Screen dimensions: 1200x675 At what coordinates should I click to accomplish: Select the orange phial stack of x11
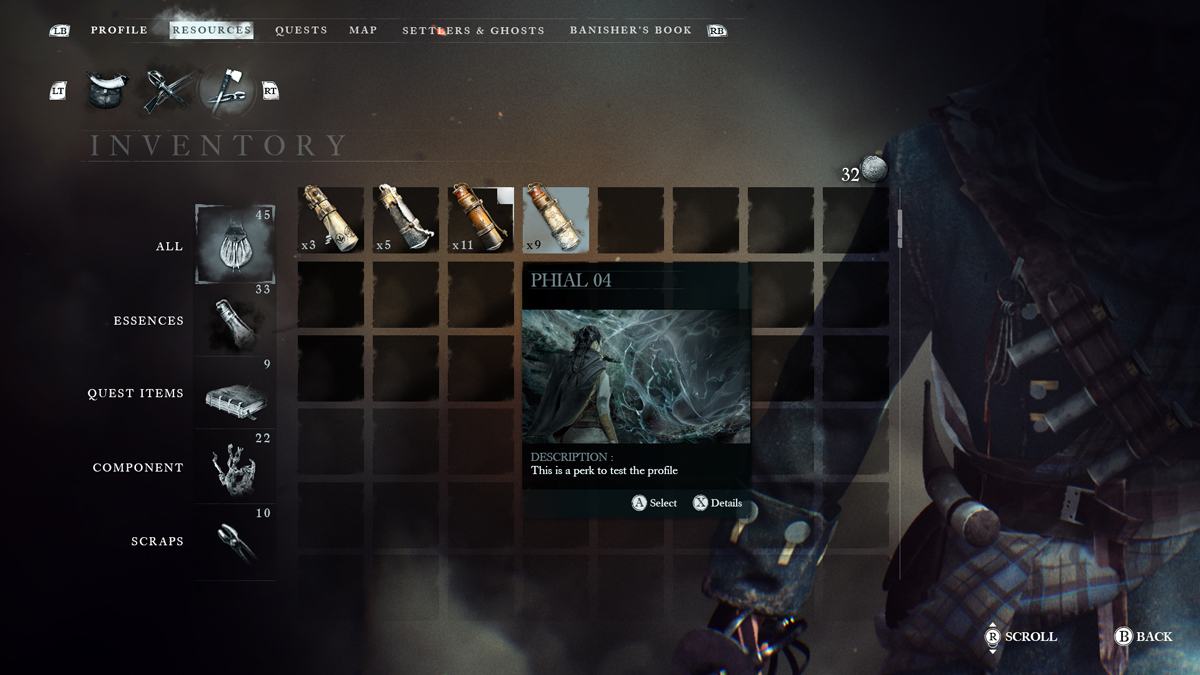tap(481, 219)
